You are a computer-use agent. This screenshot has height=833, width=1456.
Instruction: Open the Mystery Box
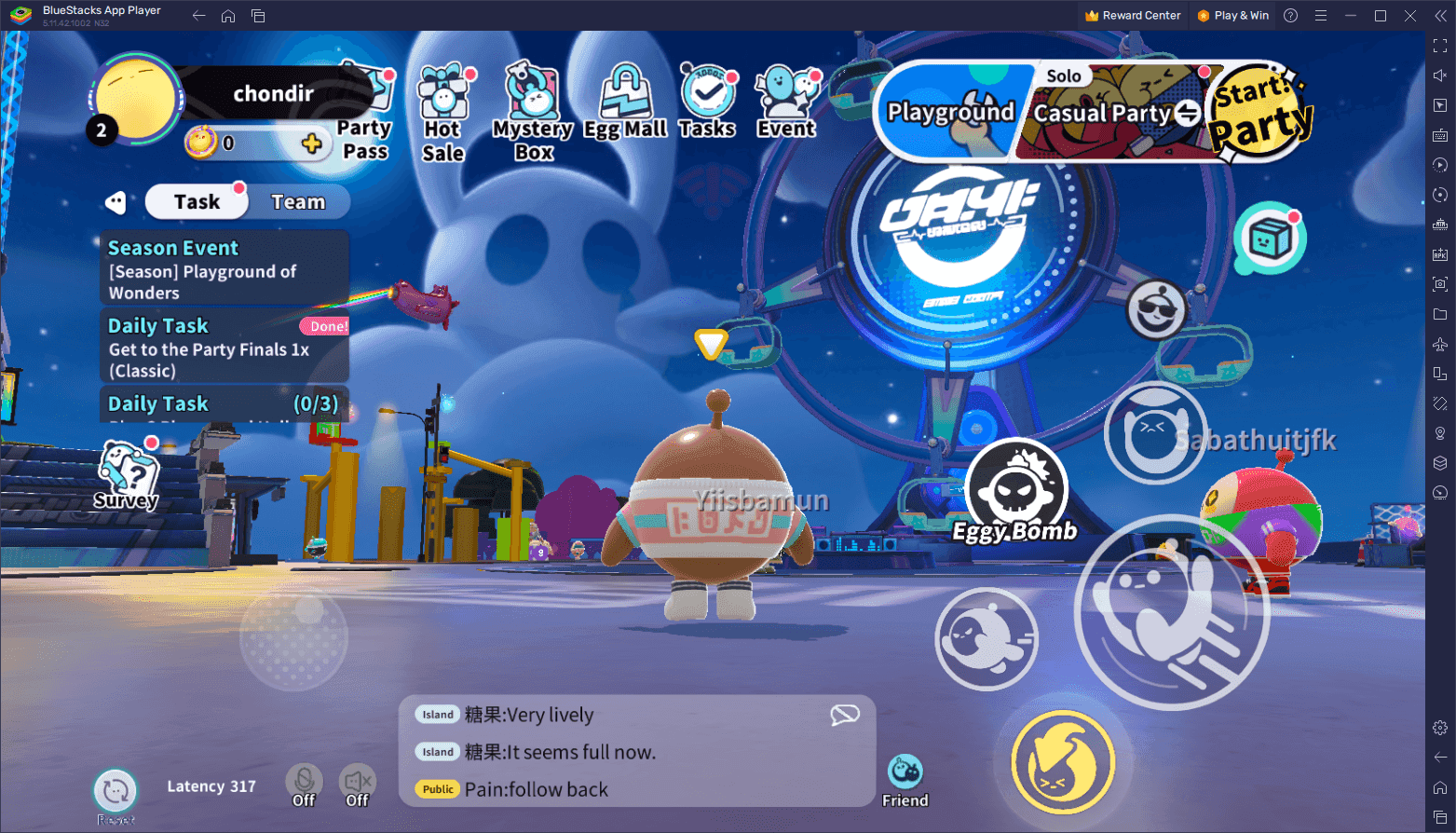532,114
